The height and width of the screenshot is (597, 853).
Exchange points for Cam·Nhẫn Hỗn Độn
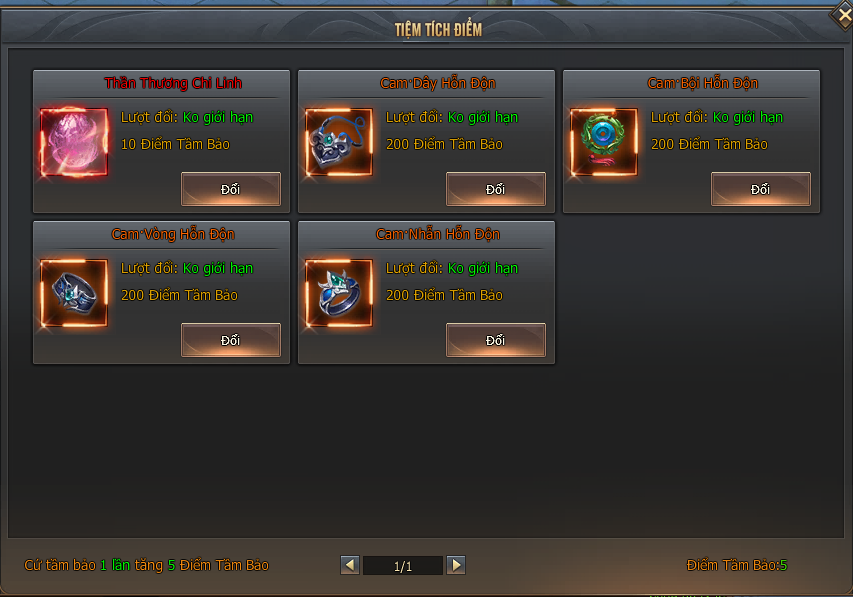(495, 340)
